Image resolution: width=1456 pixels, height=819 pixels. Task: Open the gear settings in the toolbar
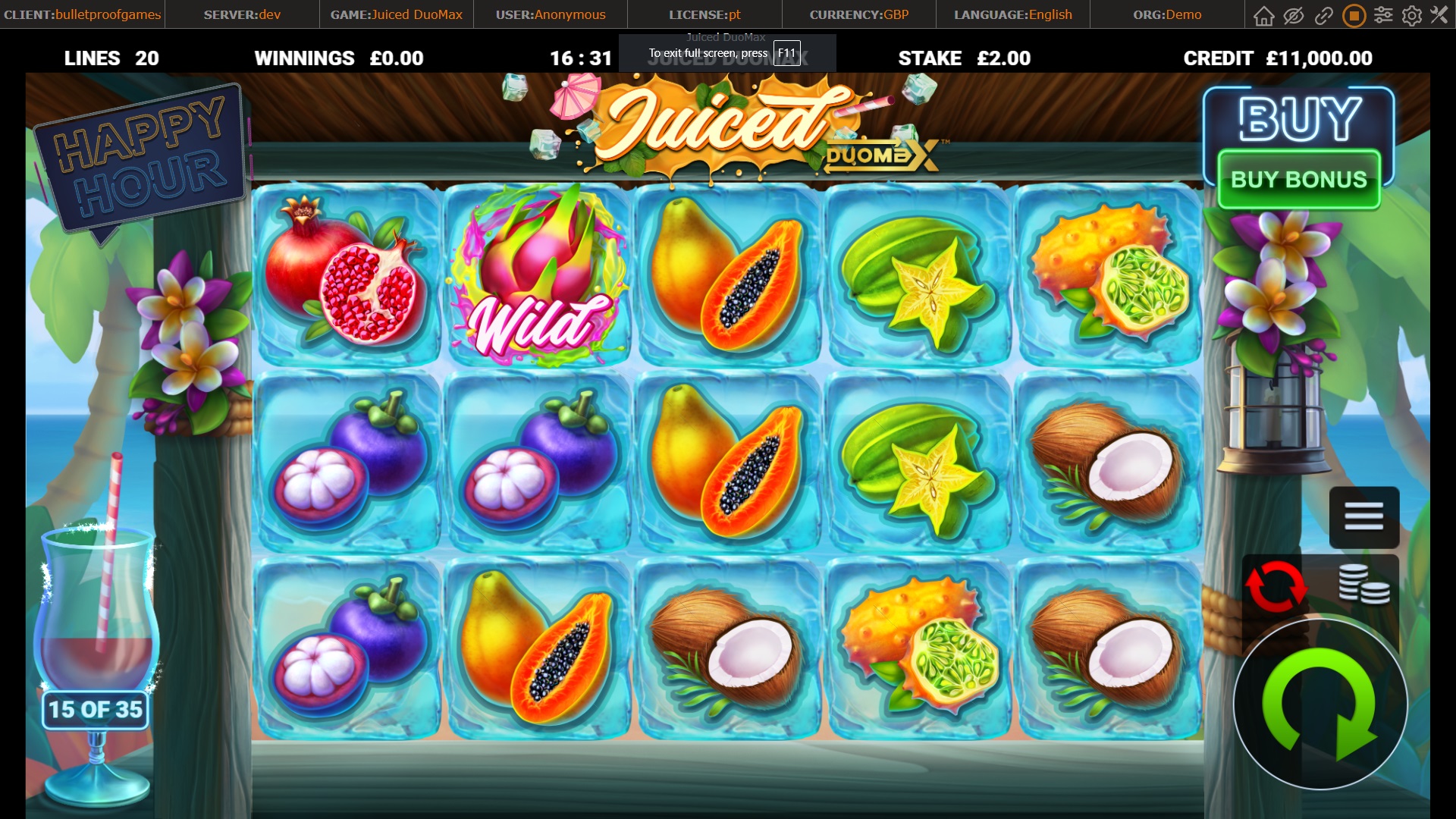click(1412, 15)
